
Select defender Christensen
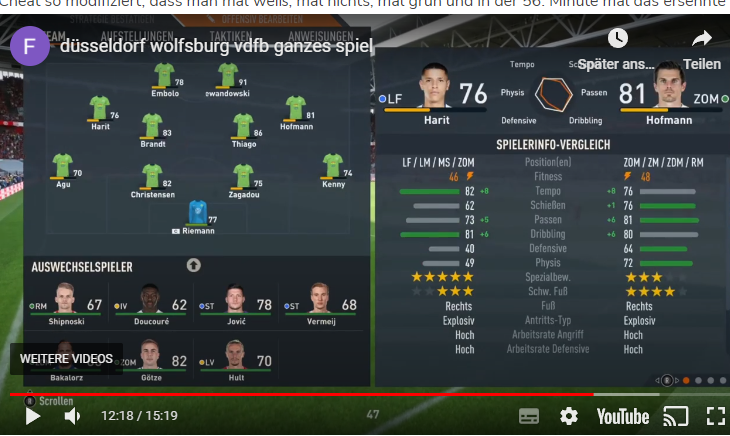coord(152,176)
